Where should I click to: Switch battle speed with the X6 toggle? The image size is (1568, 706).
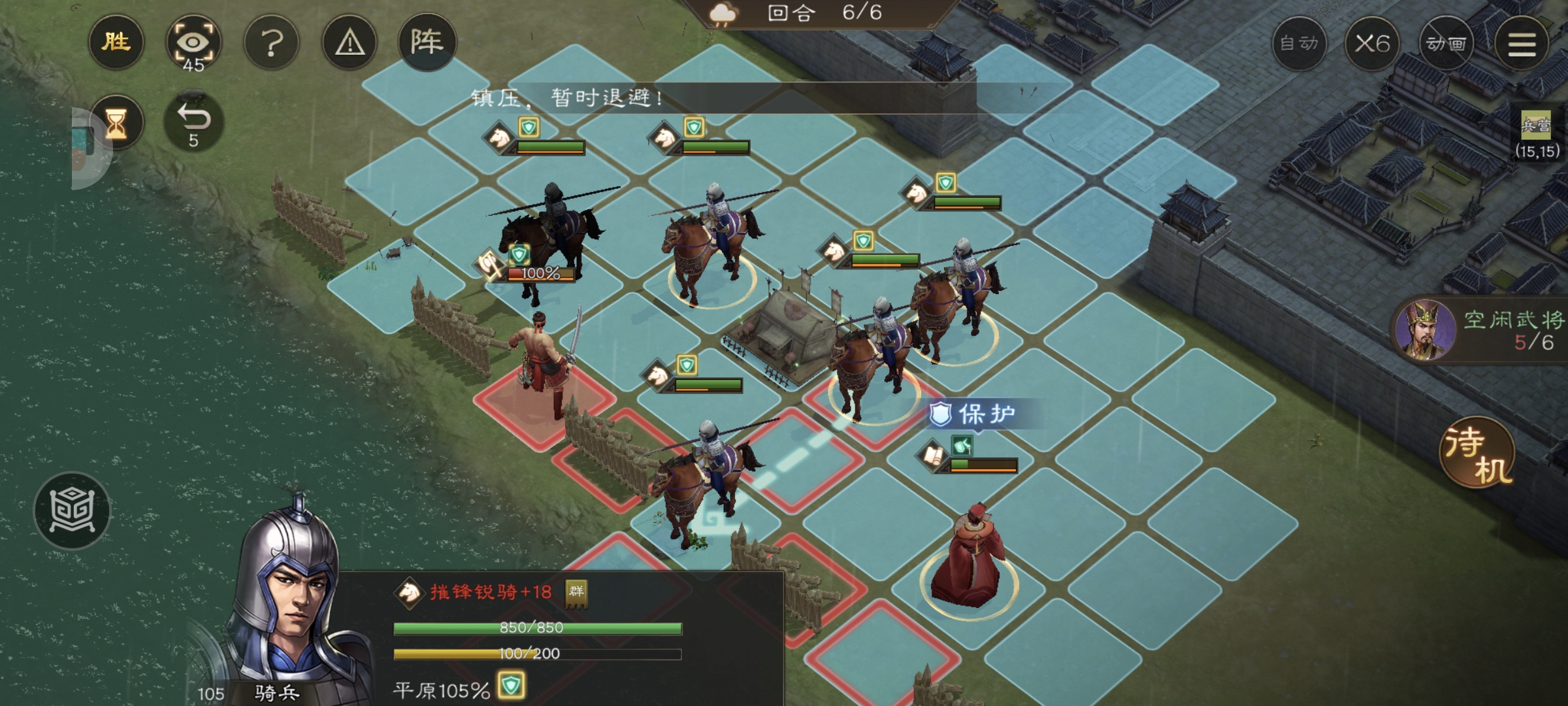1374,44
